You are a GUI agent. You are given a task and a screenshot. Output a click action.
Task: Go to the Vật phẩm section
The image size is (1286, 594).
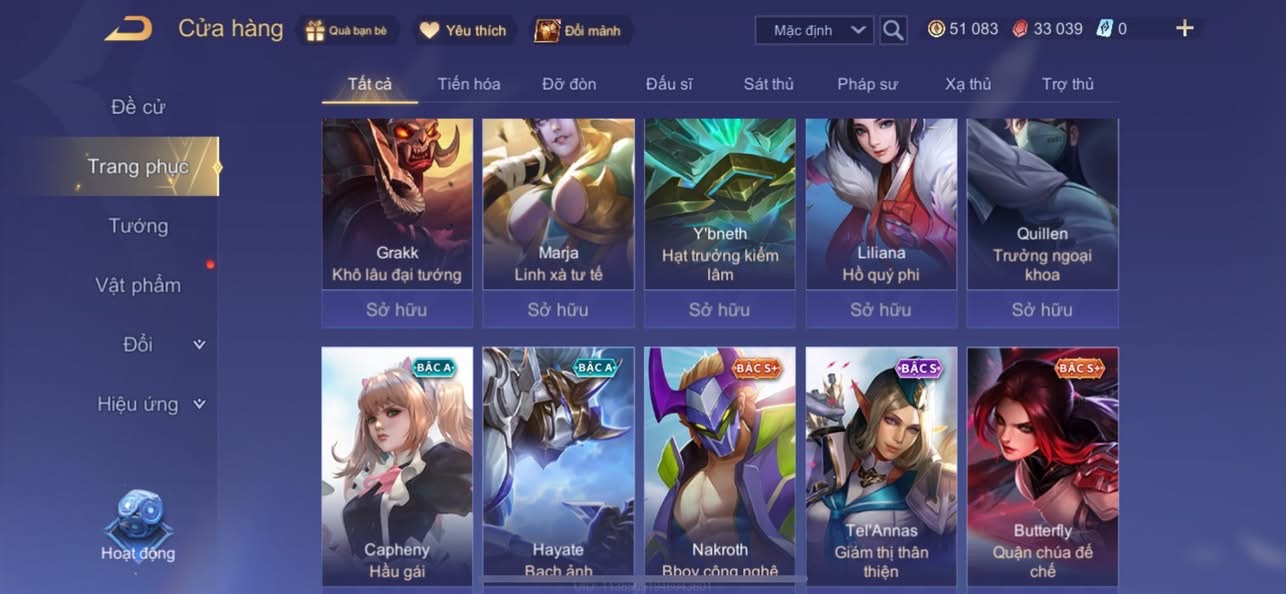[x=138, y=285]
